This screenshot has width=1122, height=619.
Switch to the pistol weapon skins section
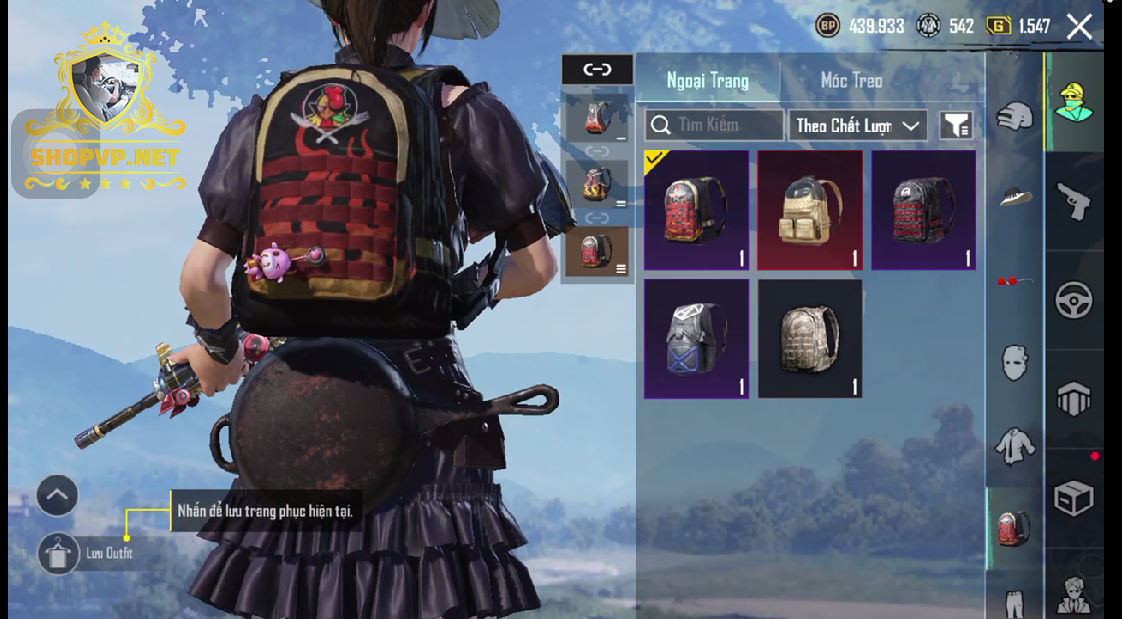coord(1075,201)
